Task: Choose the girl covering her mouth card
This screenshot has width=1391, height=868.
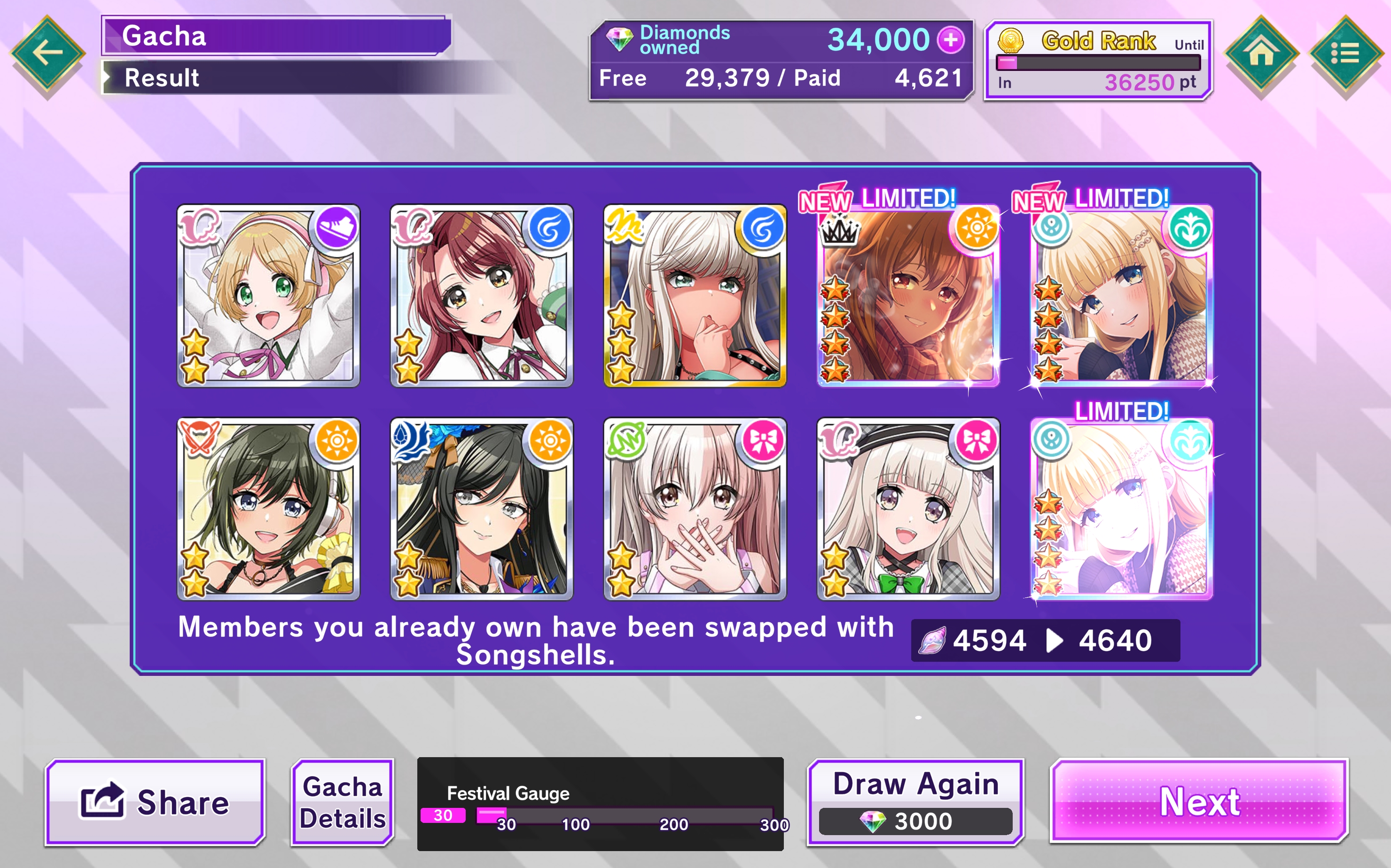Action: coord(695,509)
